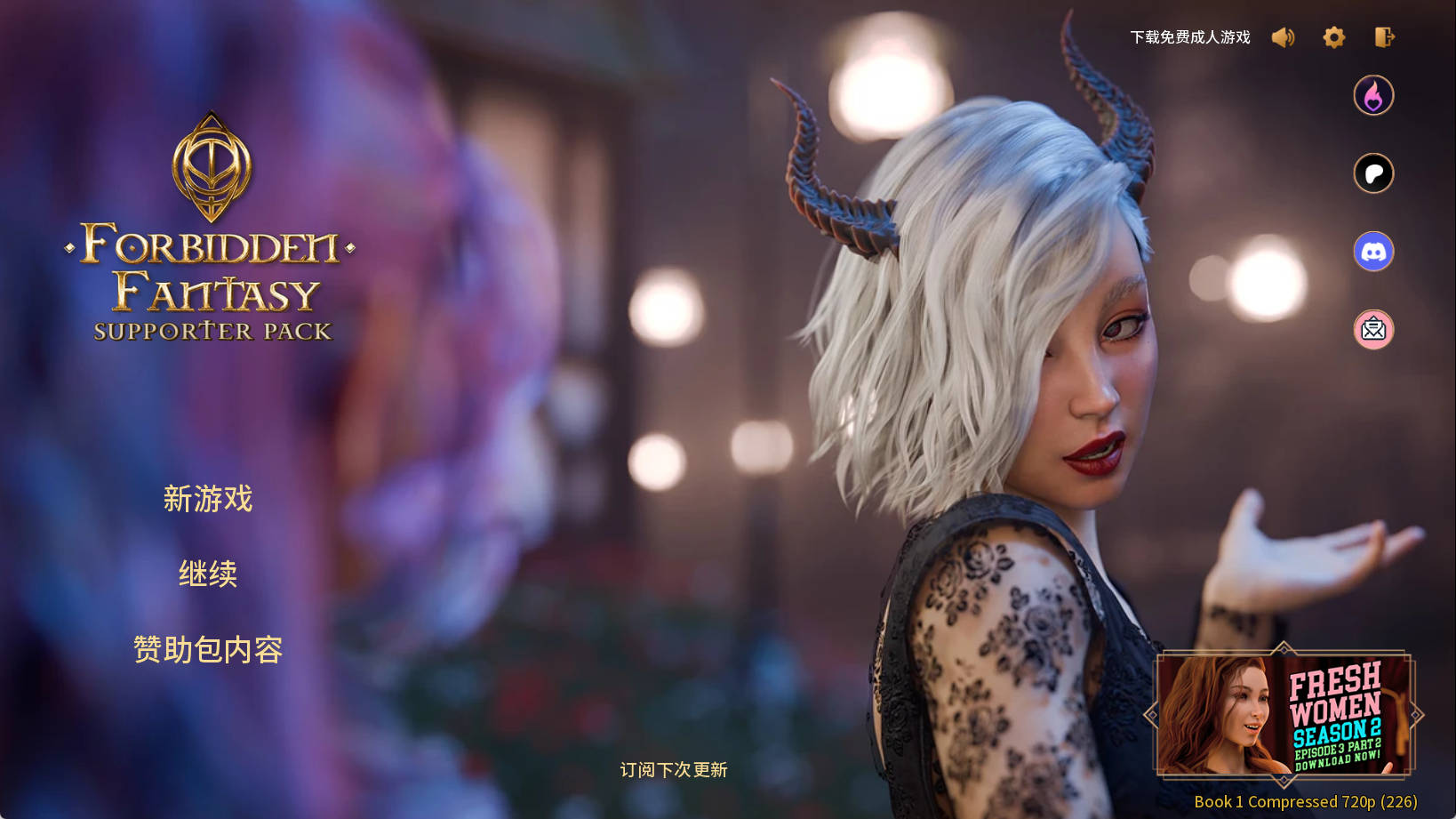
Task: Open the Discord server icon
Action: tap(1373, 252)
